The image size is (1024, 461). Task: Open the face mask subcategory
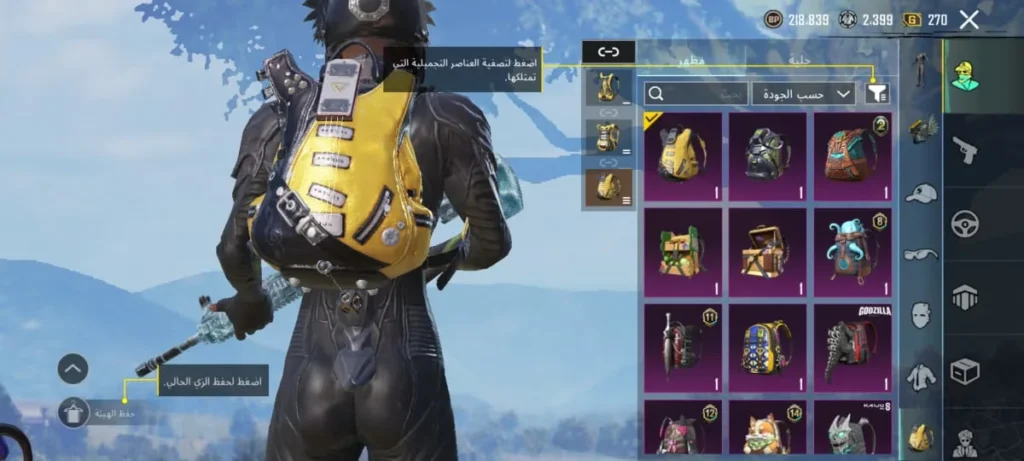(921, 315)
